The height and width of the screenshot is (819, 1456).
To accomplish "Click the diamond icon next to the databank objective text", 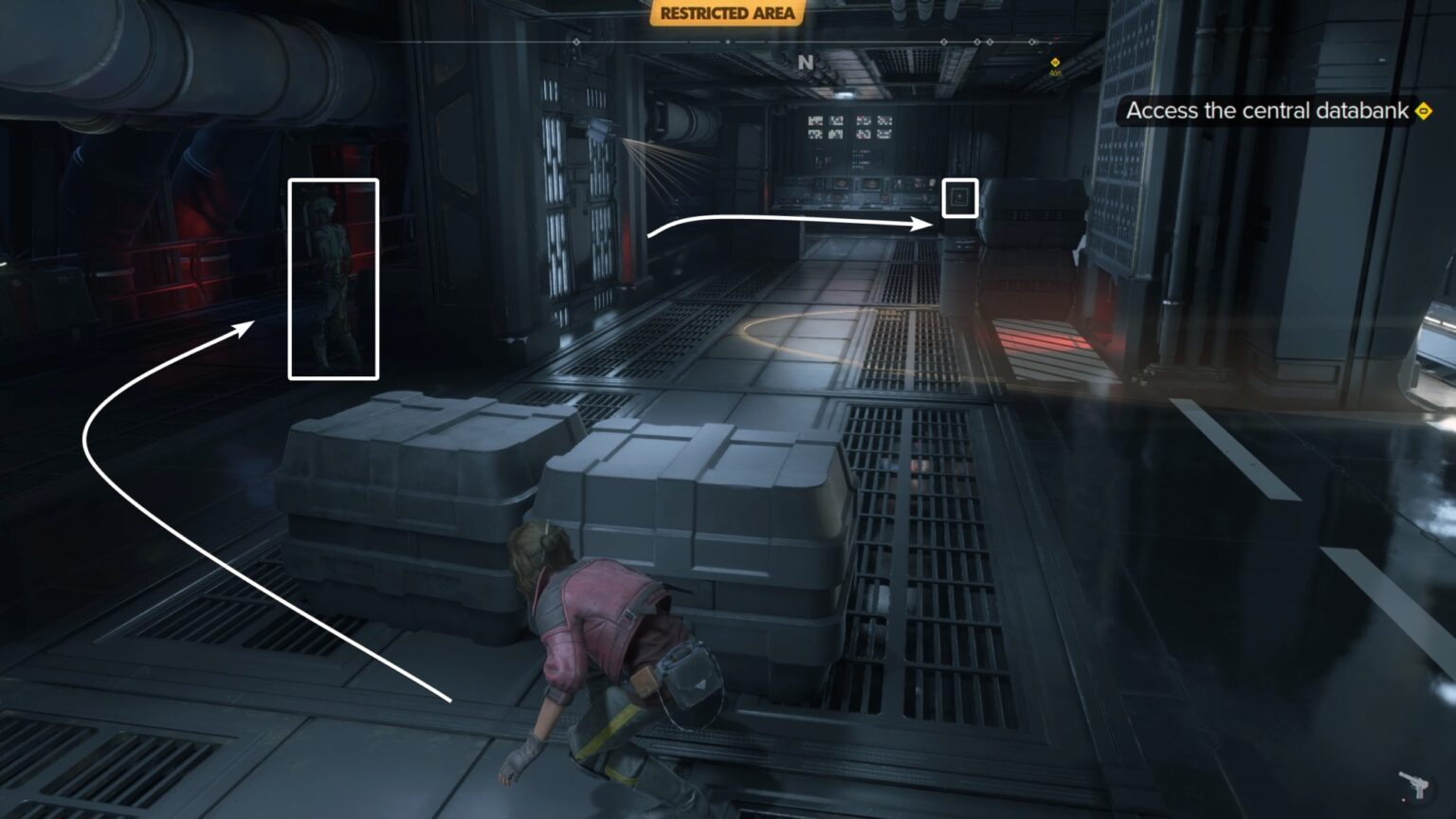I will point(1424,111).
